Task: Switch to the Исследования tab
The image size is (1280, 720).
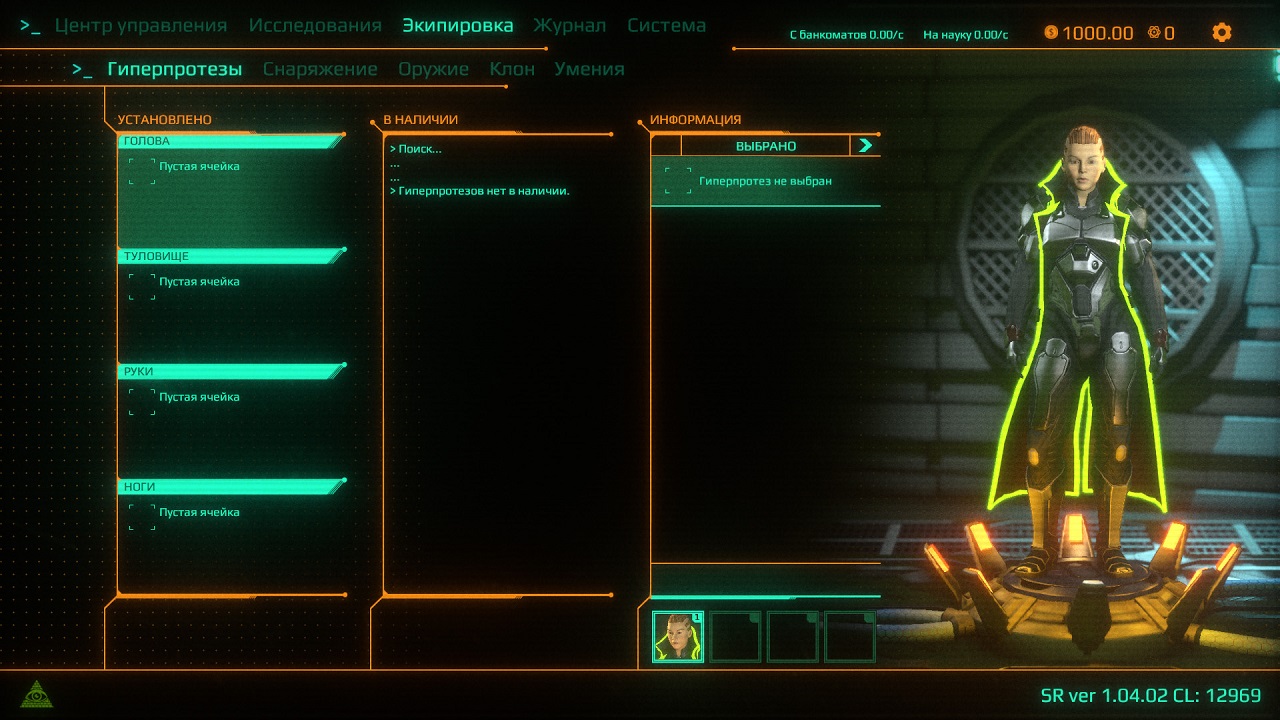Action: (x=315, y=26)
